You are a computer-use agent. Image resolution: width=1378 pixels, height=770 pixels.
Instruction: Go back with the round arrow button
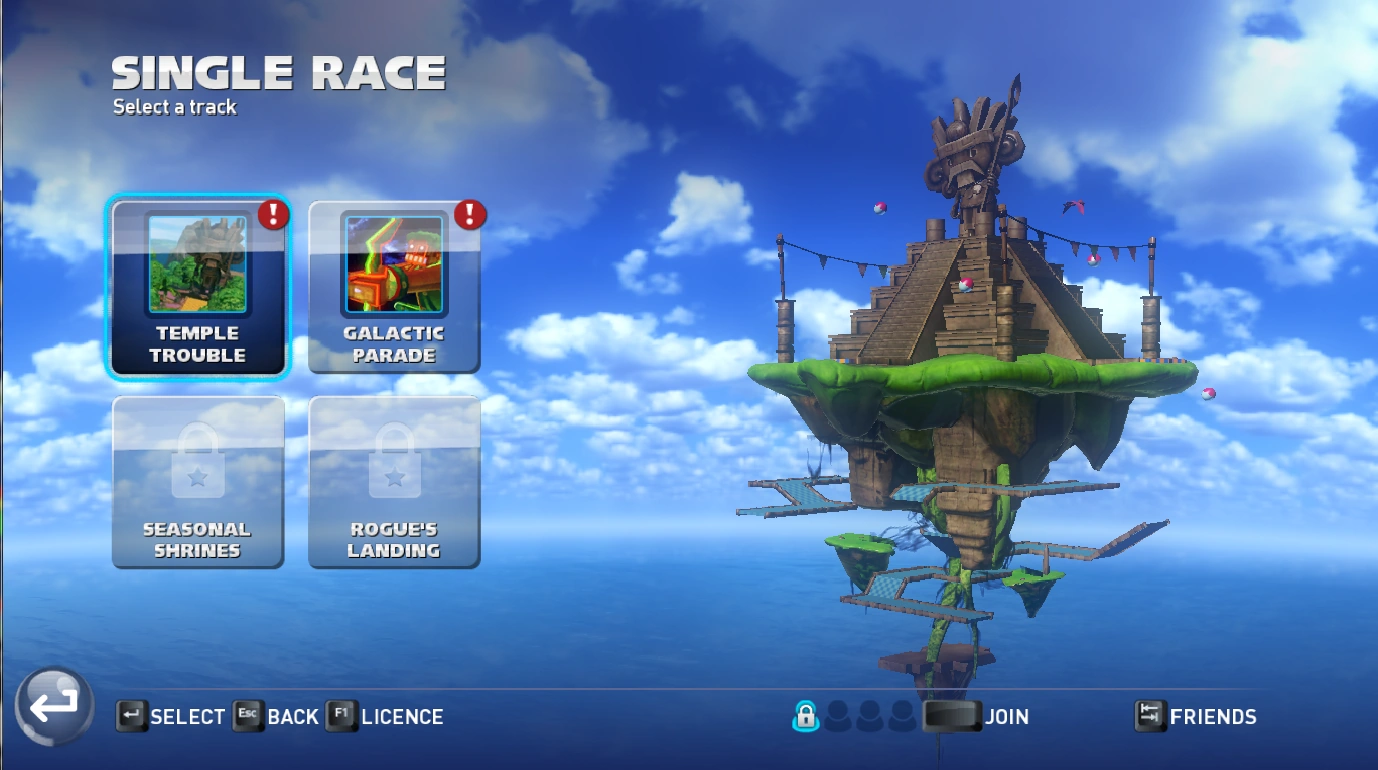pyautogui.click(x=55, y=706)
